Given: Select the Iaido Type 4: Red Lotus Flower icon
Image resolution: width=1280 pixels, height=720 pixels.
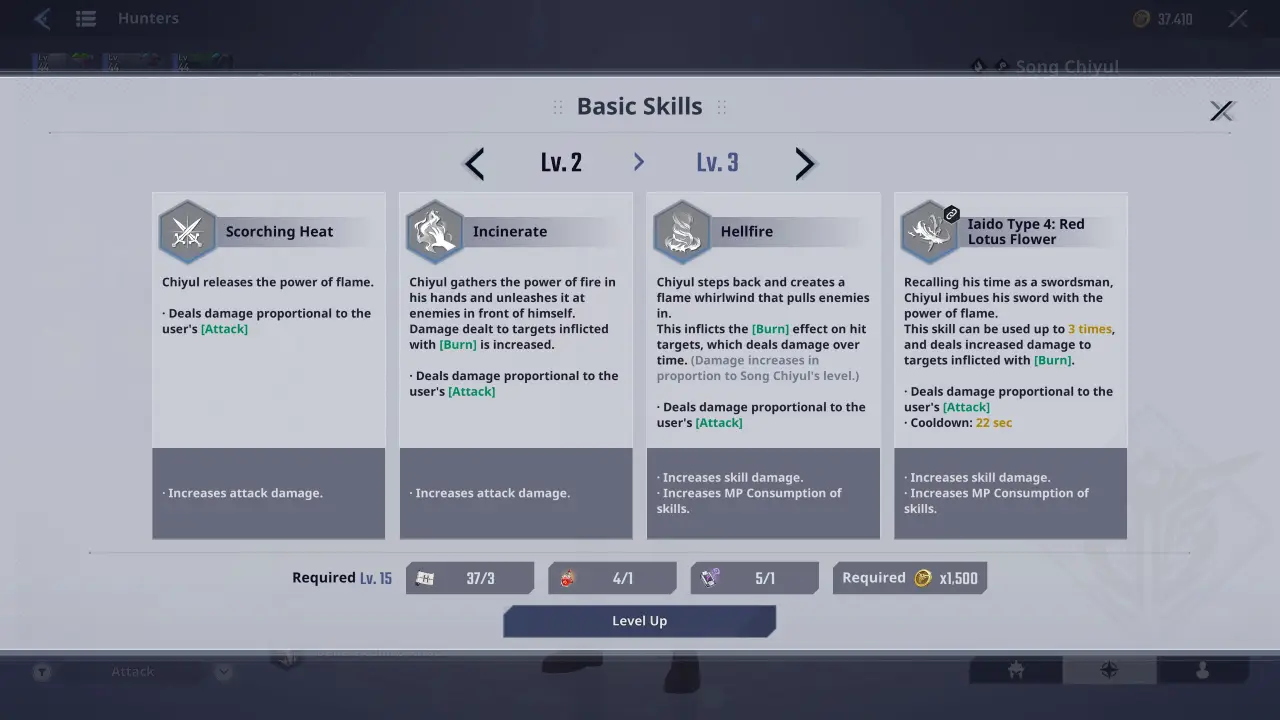Looking at the screenshot, I should pyautogui.click(x=929, y=230).
